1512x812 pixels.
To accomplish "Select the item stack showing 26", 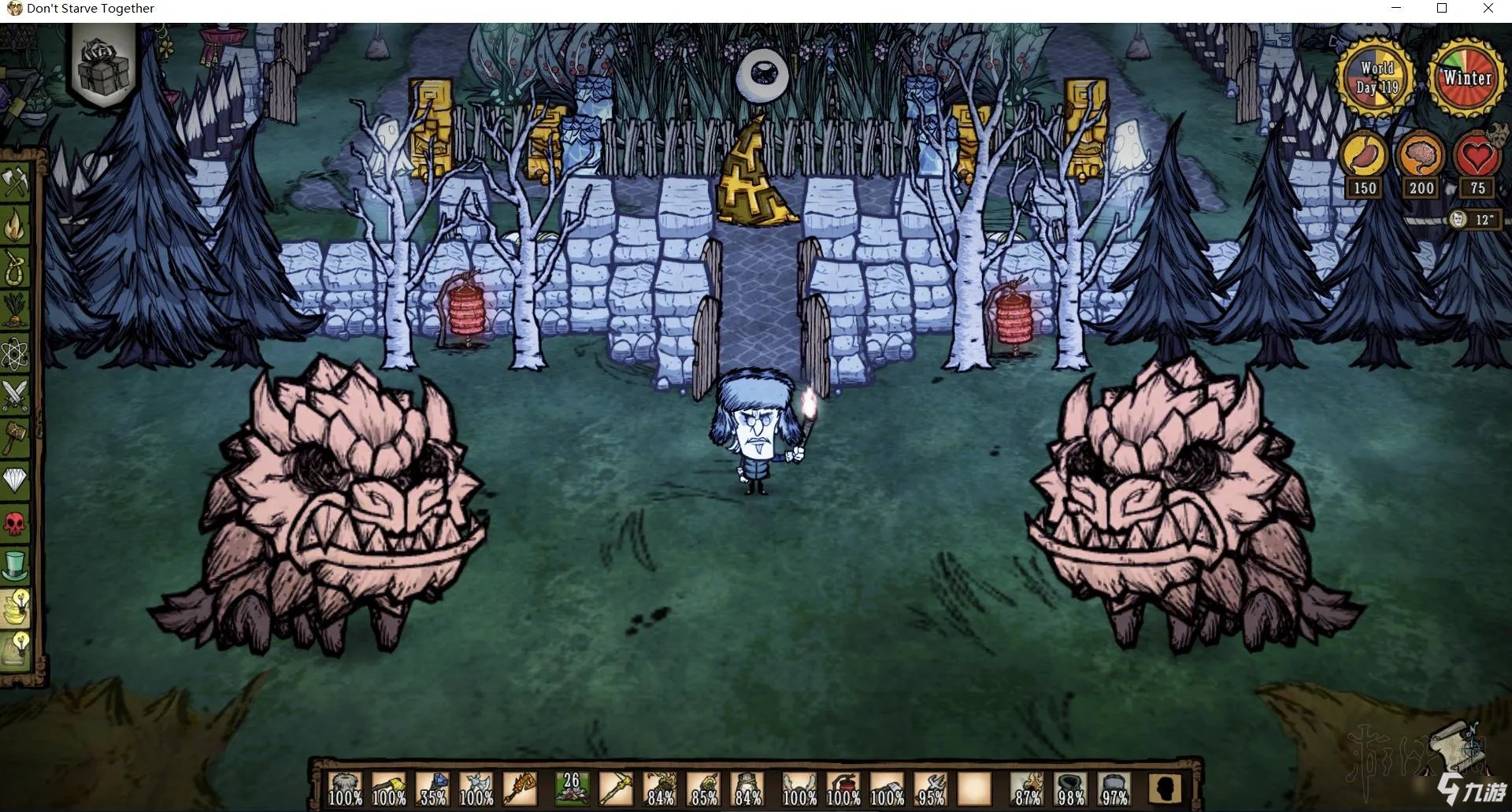I will click(572, 788).
